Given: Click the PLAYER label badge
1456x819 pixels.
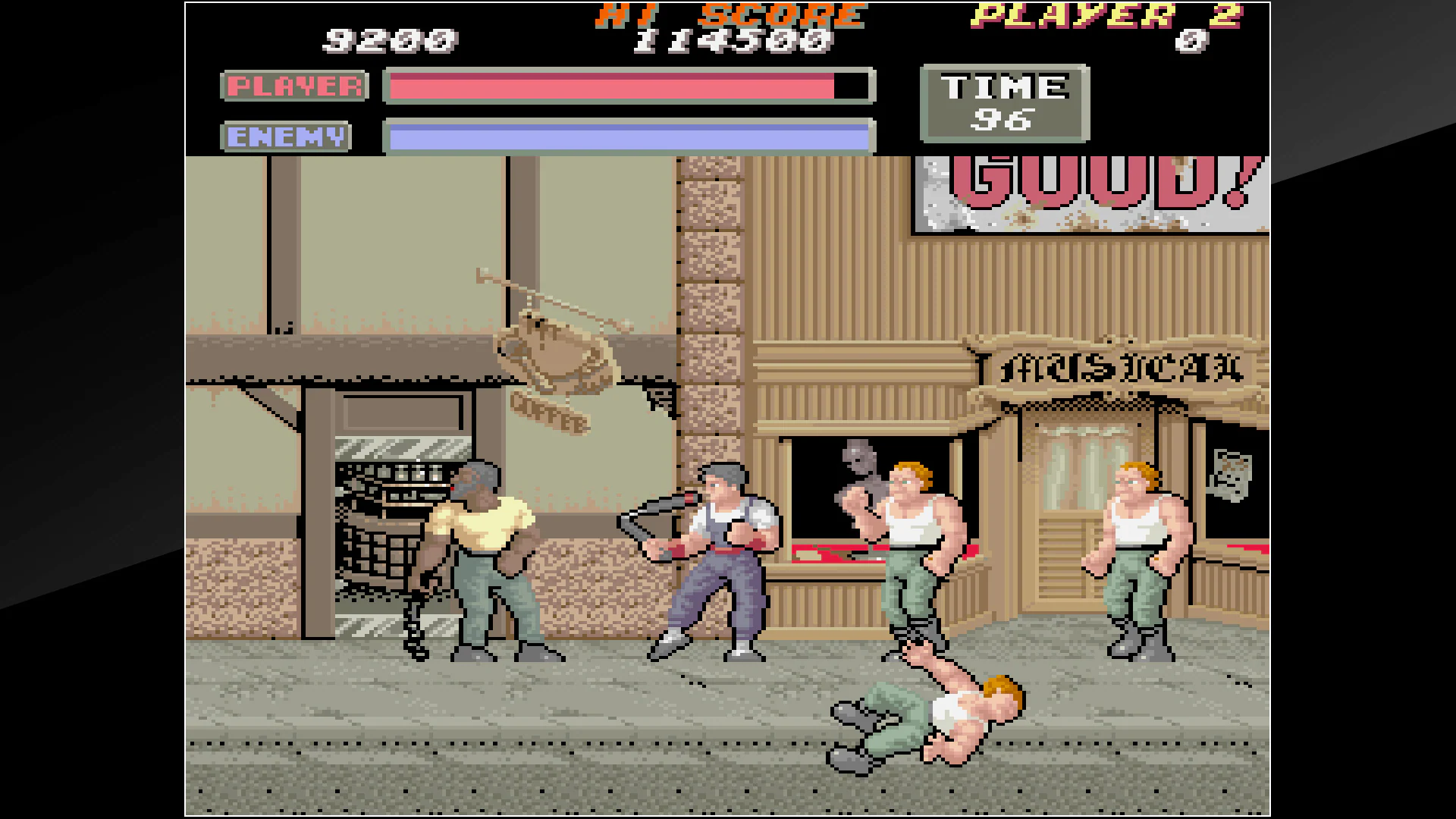Looking at the screenshot, I should (x=294, y=85).
